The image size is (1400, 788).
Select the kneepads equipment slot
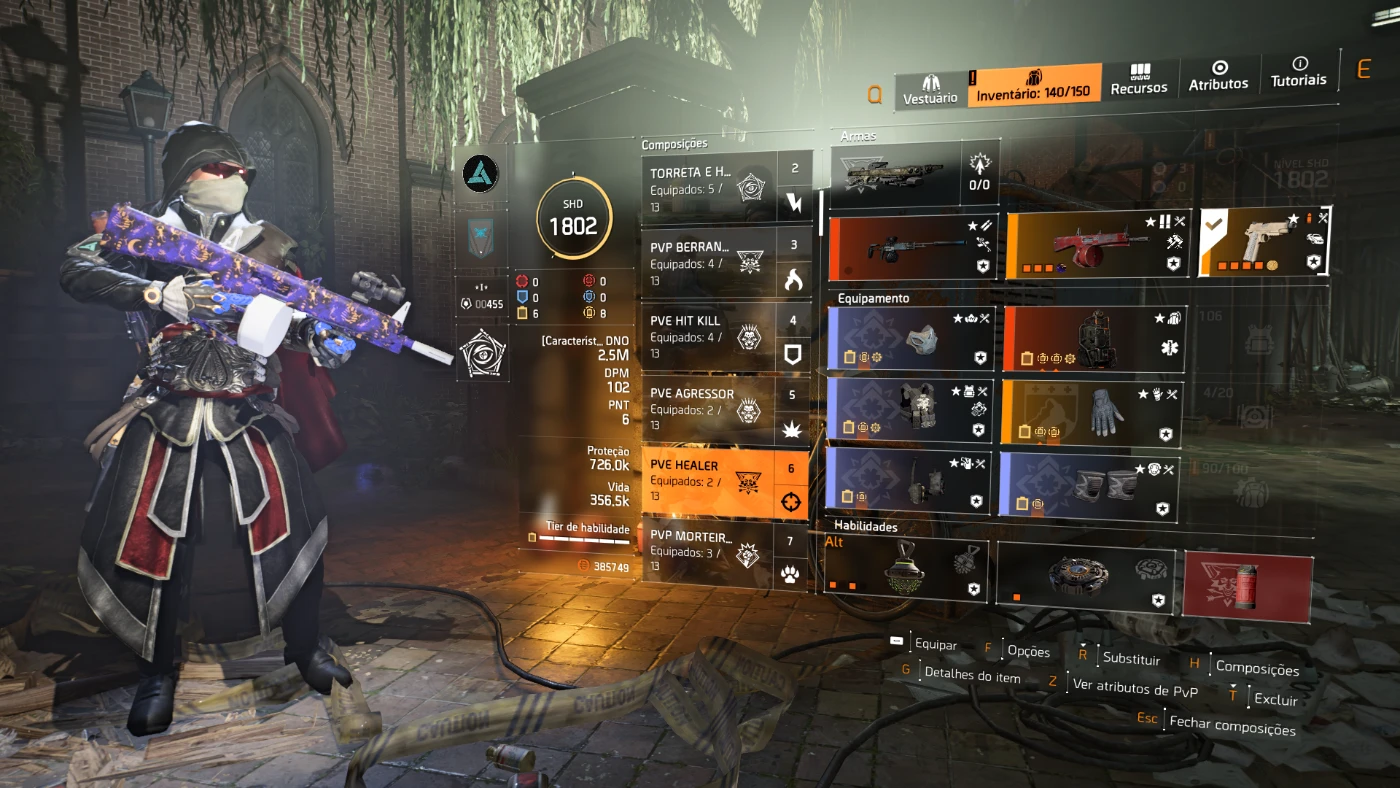(1089, 486)
